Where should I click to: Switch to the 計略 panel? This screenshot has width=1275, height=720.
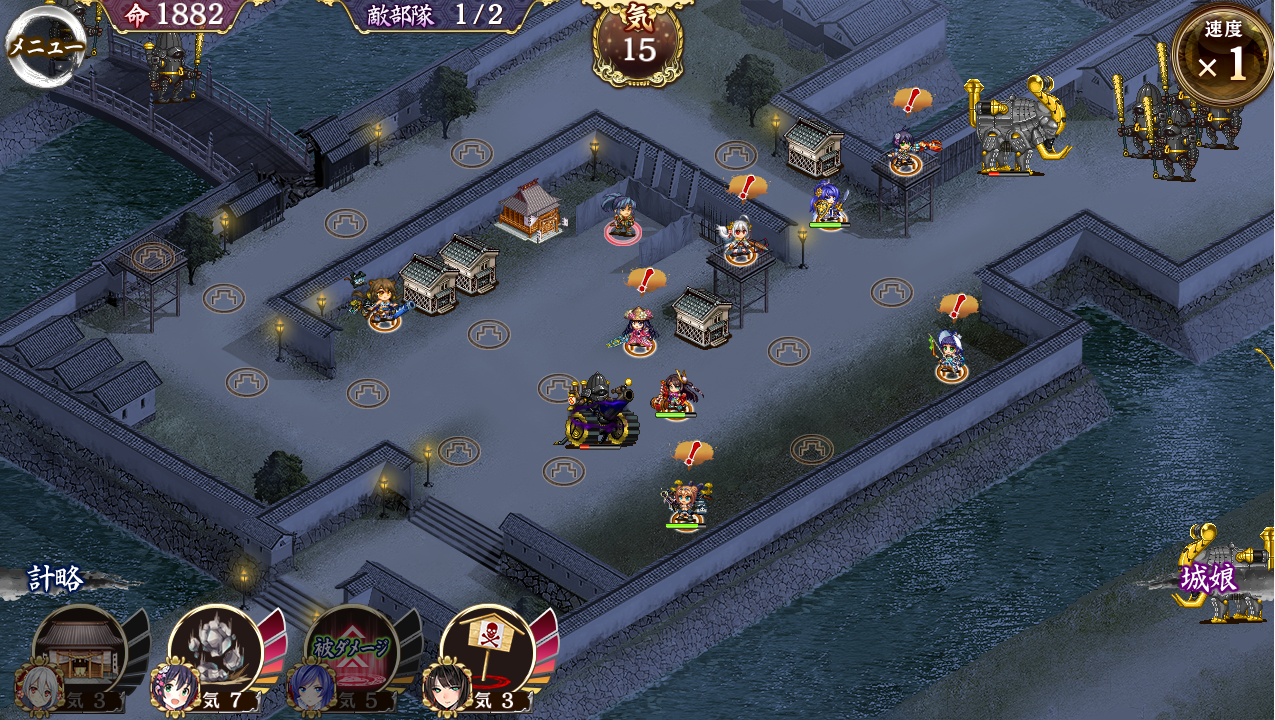(x=55, y=579)
